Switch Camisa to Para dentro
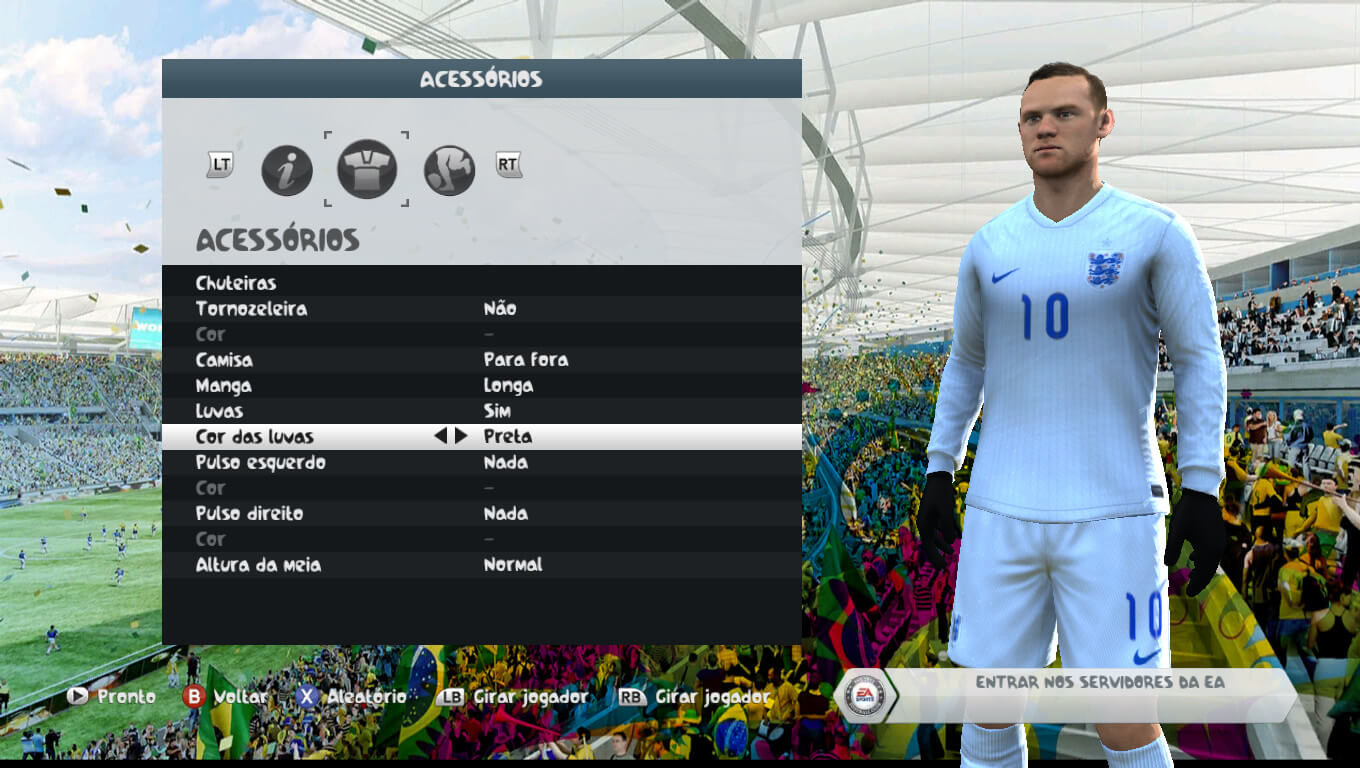 pos(527,359)
